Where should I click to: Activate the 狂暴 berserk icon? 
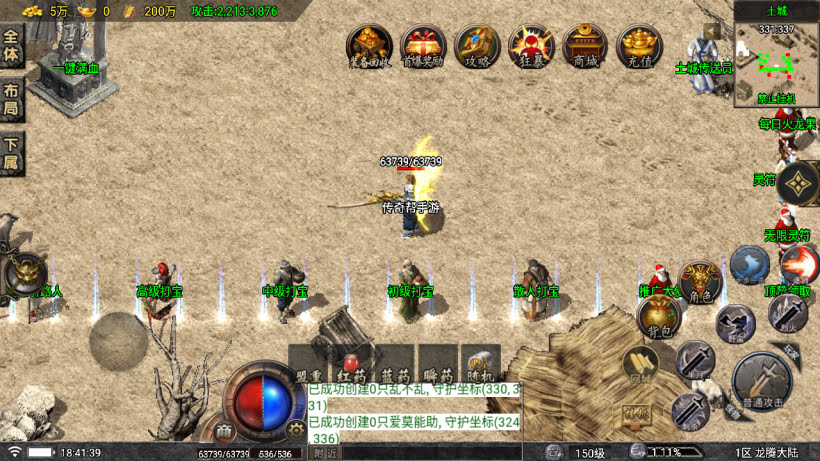pos(531,45)
